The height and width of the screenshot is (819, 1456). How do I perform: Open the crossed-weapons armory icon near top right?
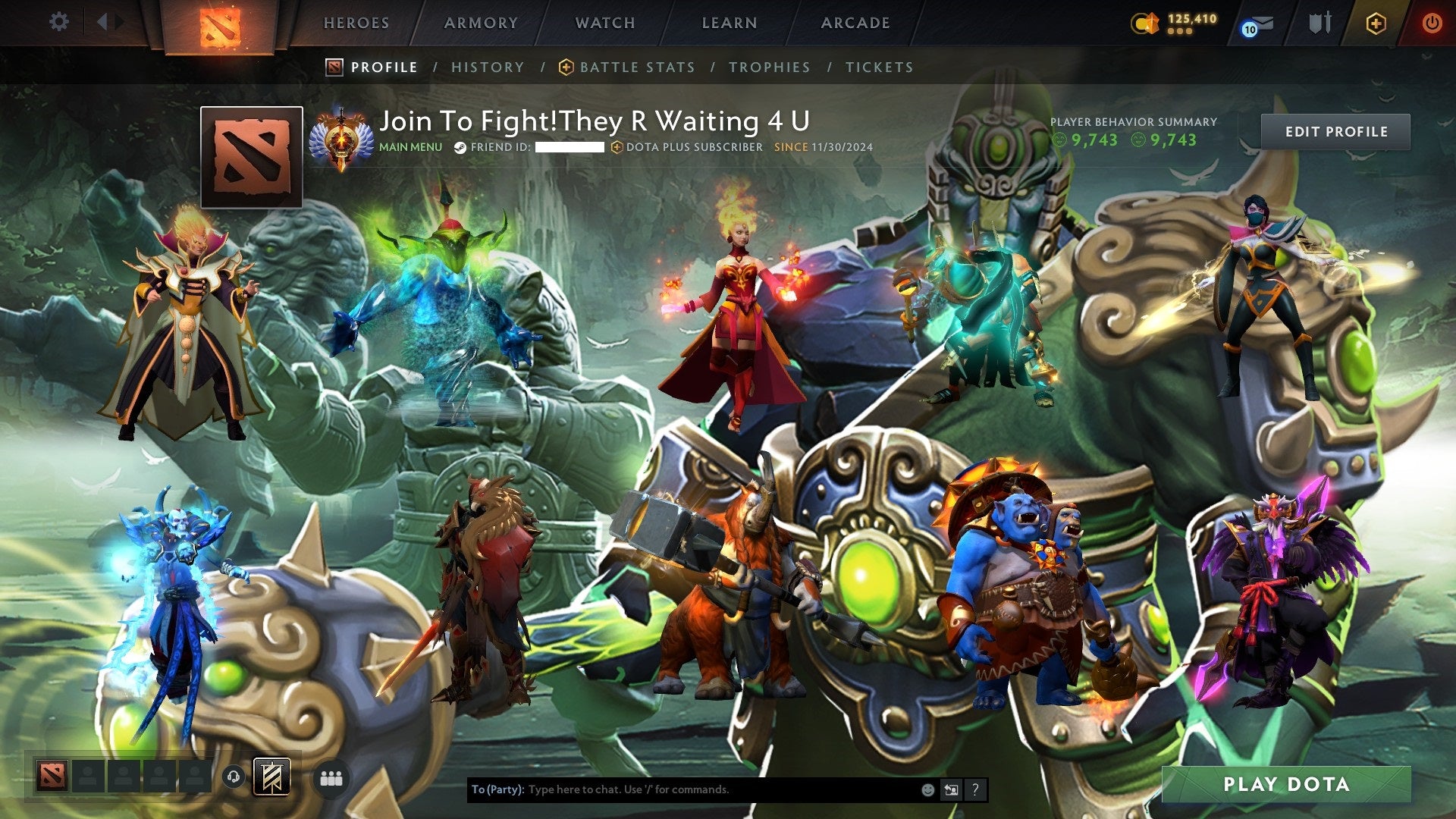1323,22
